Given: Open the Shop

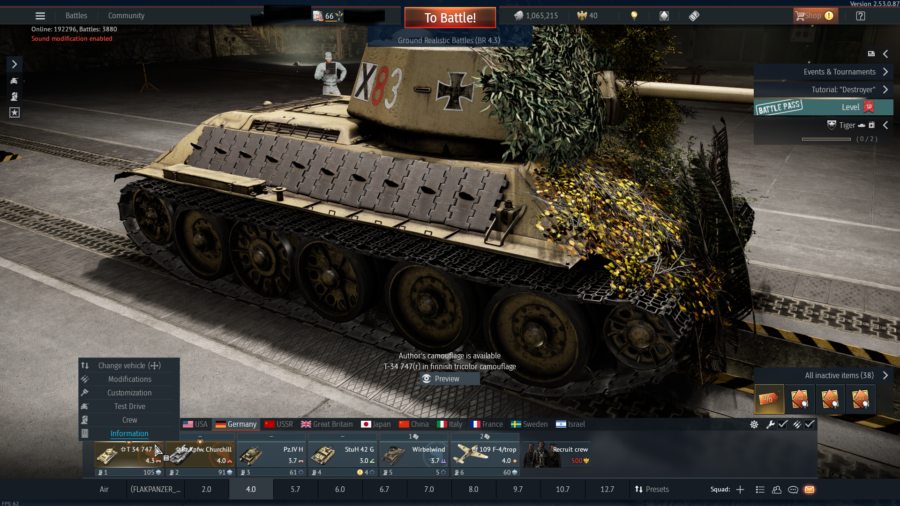Looking at the screenshot, I should pyautogui.click(x=815, y=16).
